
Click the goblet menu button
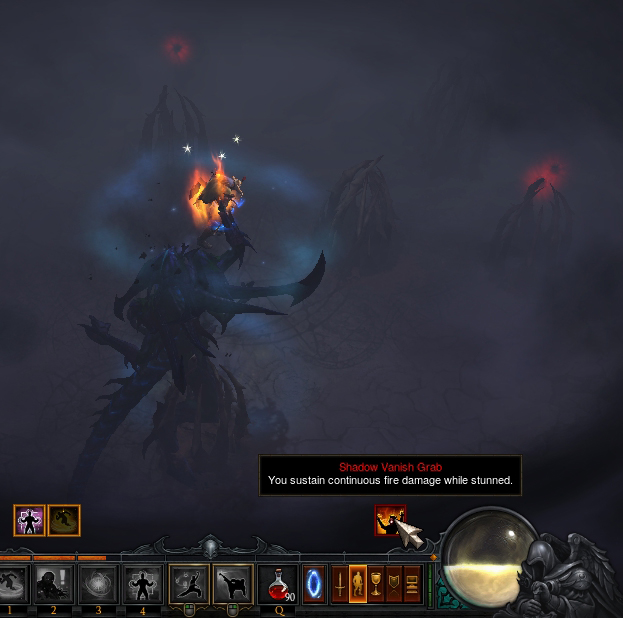(x=376, y=583)
